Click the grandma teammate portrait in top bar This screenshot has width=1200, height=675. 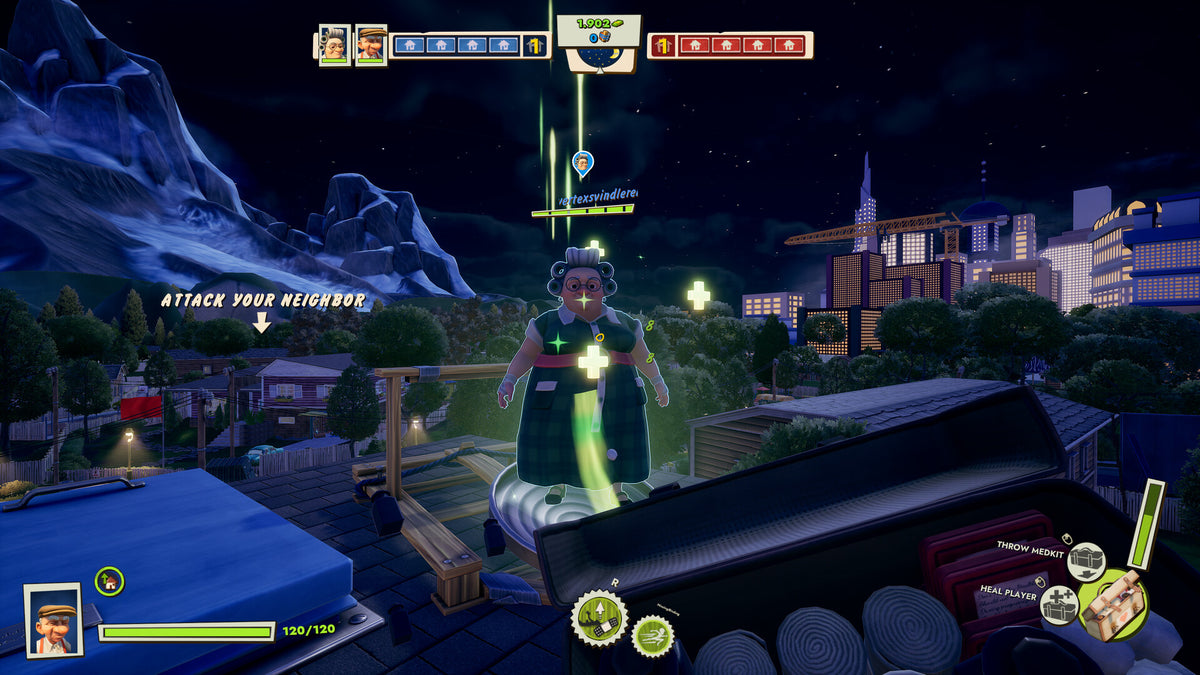click(x=334, y=44)
